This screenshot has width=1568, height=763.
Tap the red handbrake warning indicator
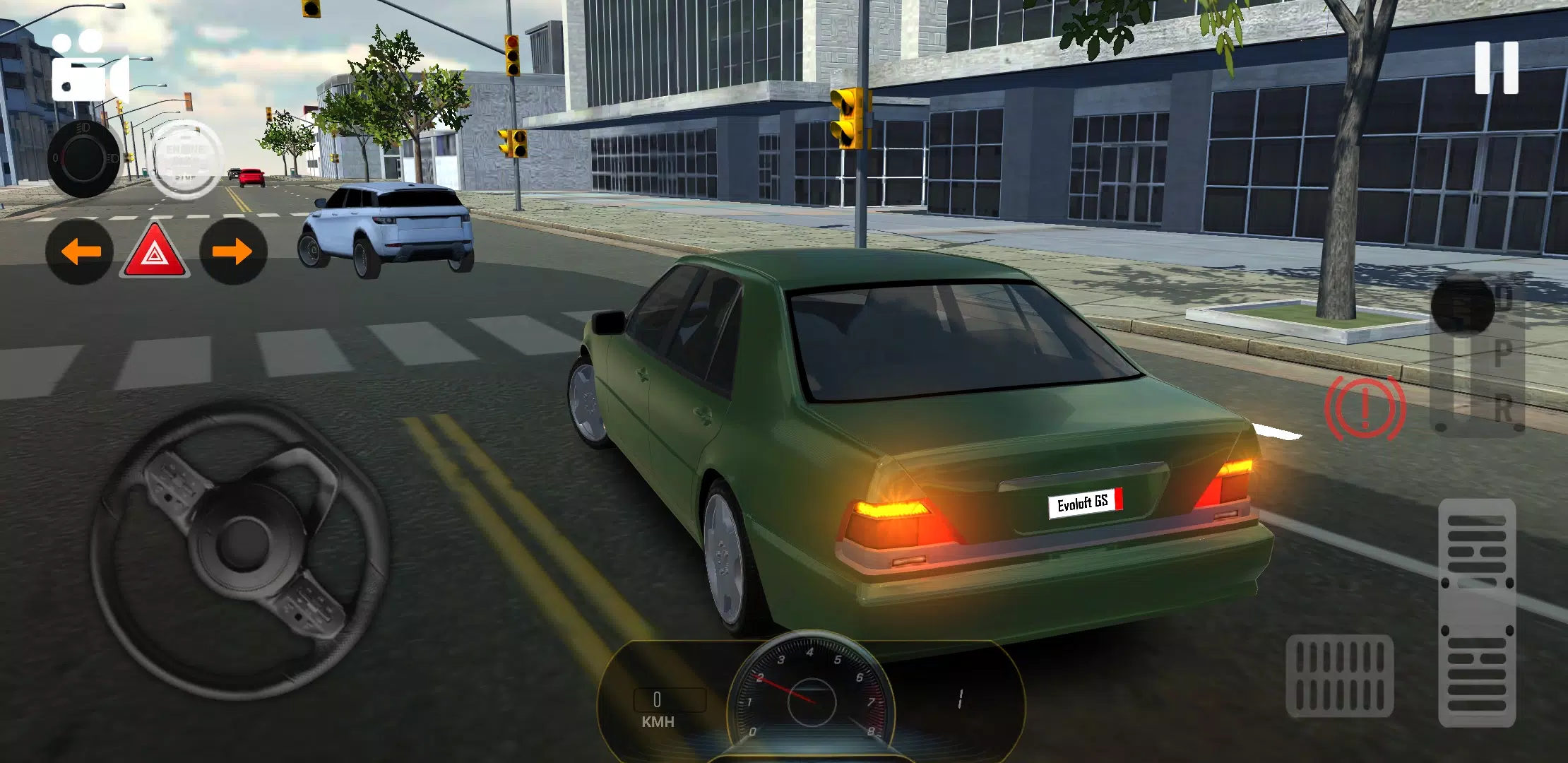(1365, 408)
